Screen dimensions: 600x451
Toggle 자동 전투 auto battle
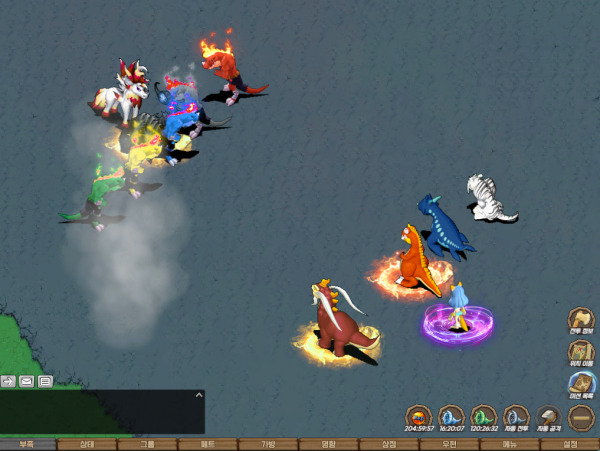[x=516, y=416]
